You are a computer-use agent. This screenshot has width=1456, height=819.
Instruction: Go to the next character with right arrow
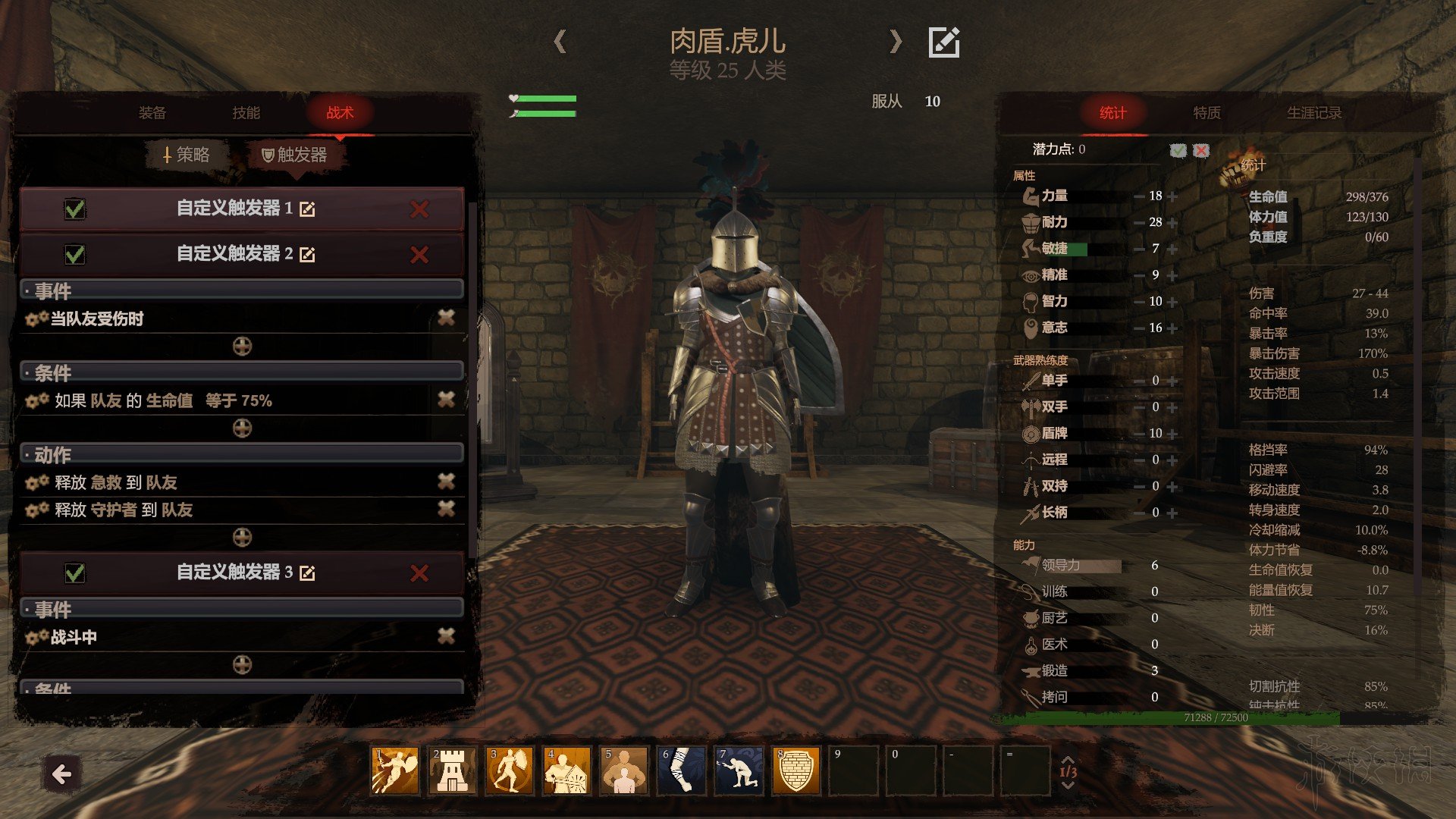[x=896, y=41]
